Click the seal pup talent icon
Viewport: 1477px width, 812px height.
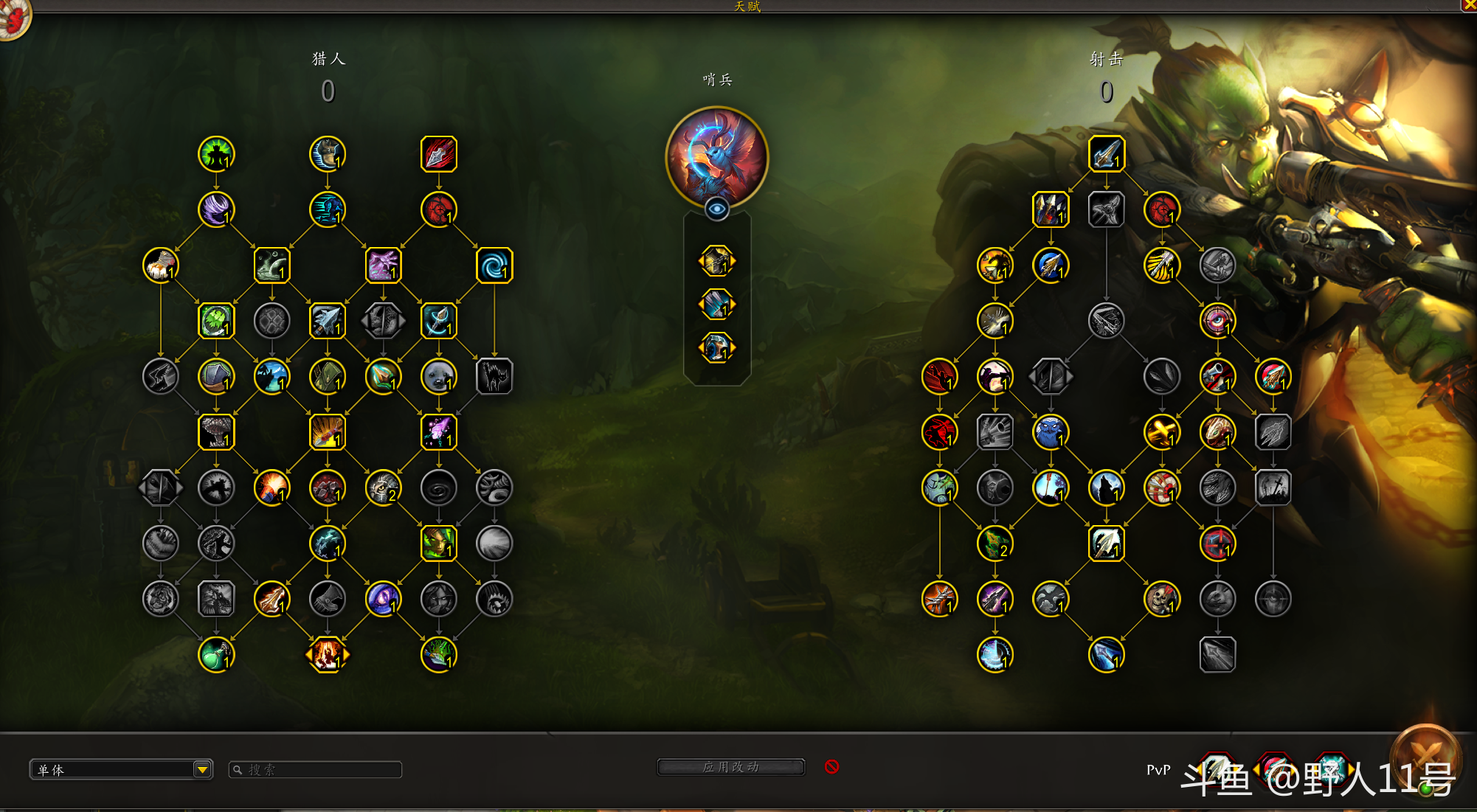tap(439, 377)
